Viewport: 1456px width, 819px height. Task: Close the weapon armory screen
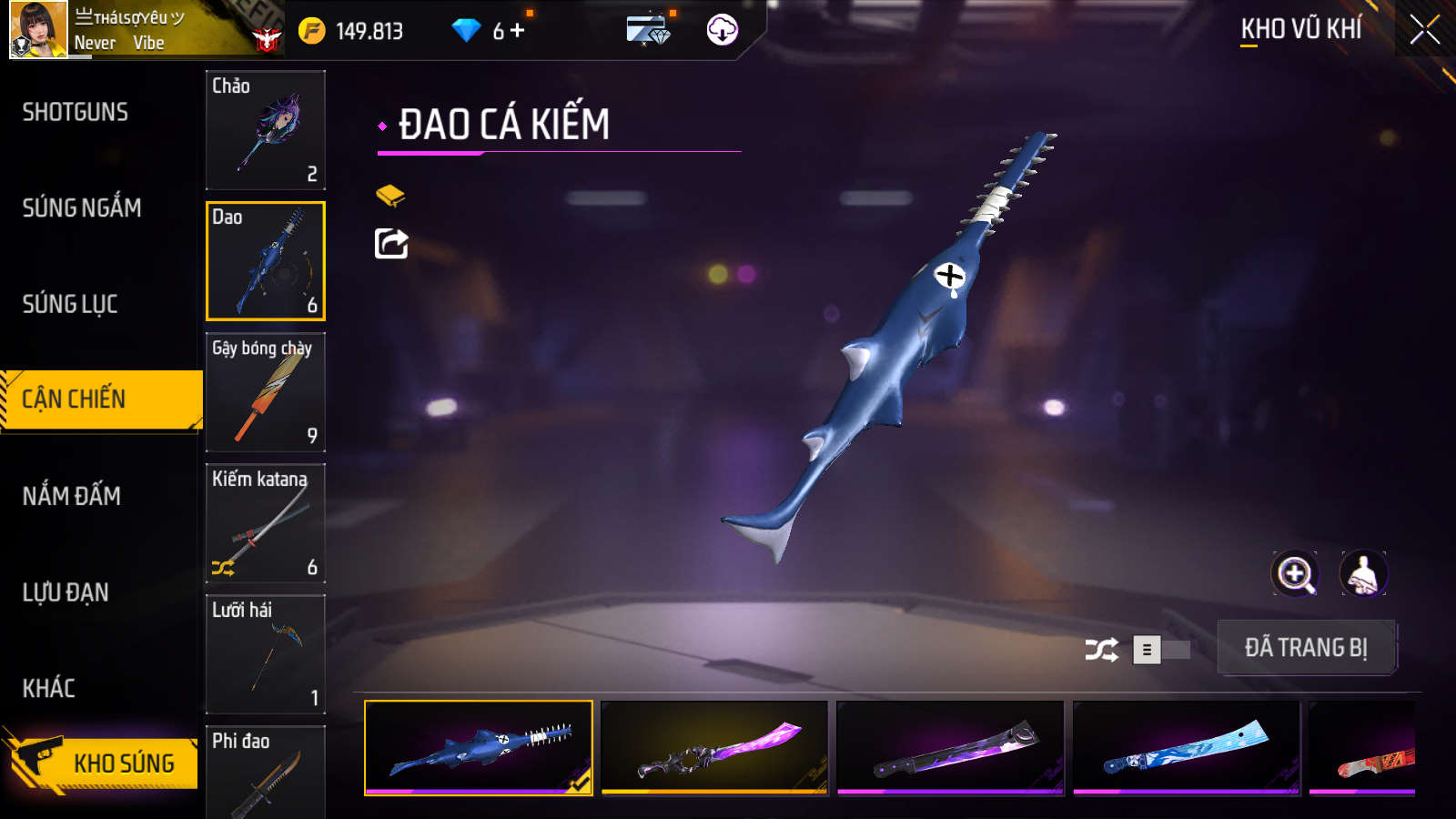tap(1424, 29)
